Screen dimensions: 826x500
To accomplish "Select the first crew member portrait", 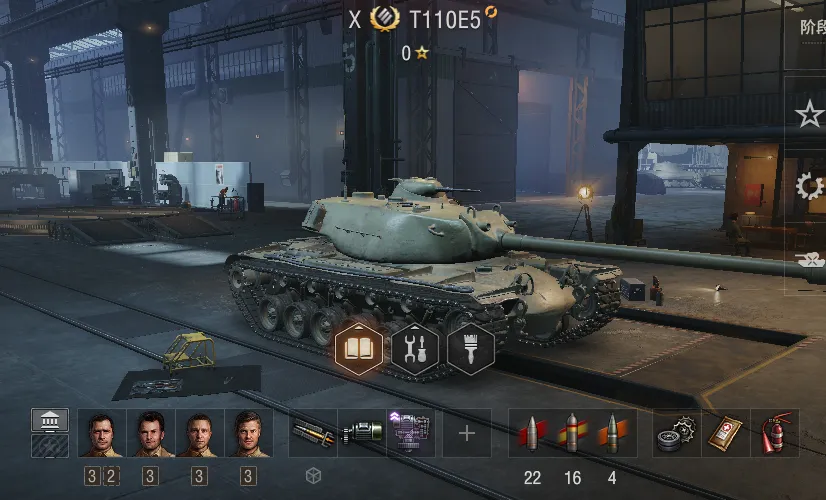I will point(101,433).
